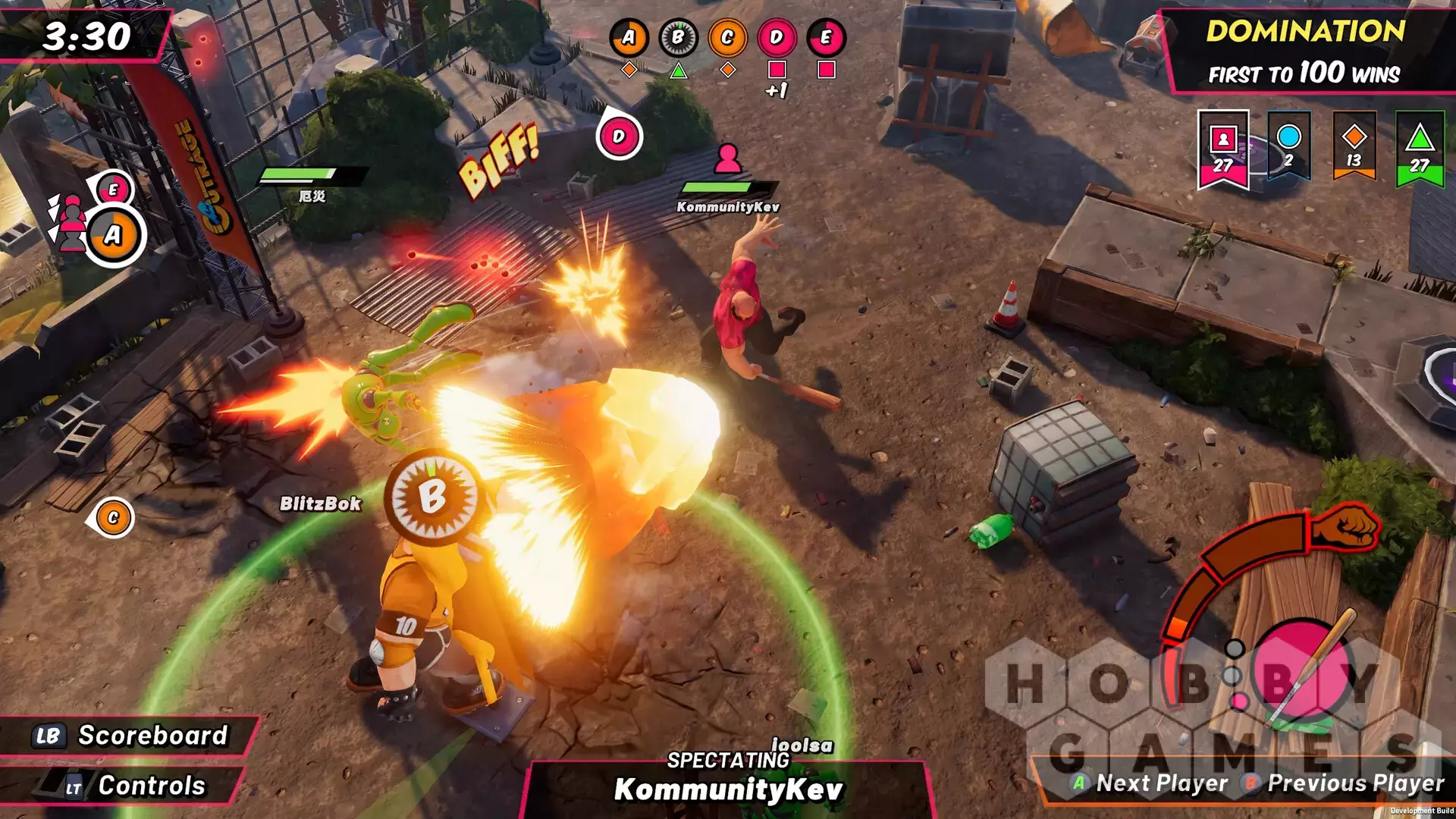This screenshot has height=819, width=1456.
Task: Select control point A at top
Action: click(629, 38)
